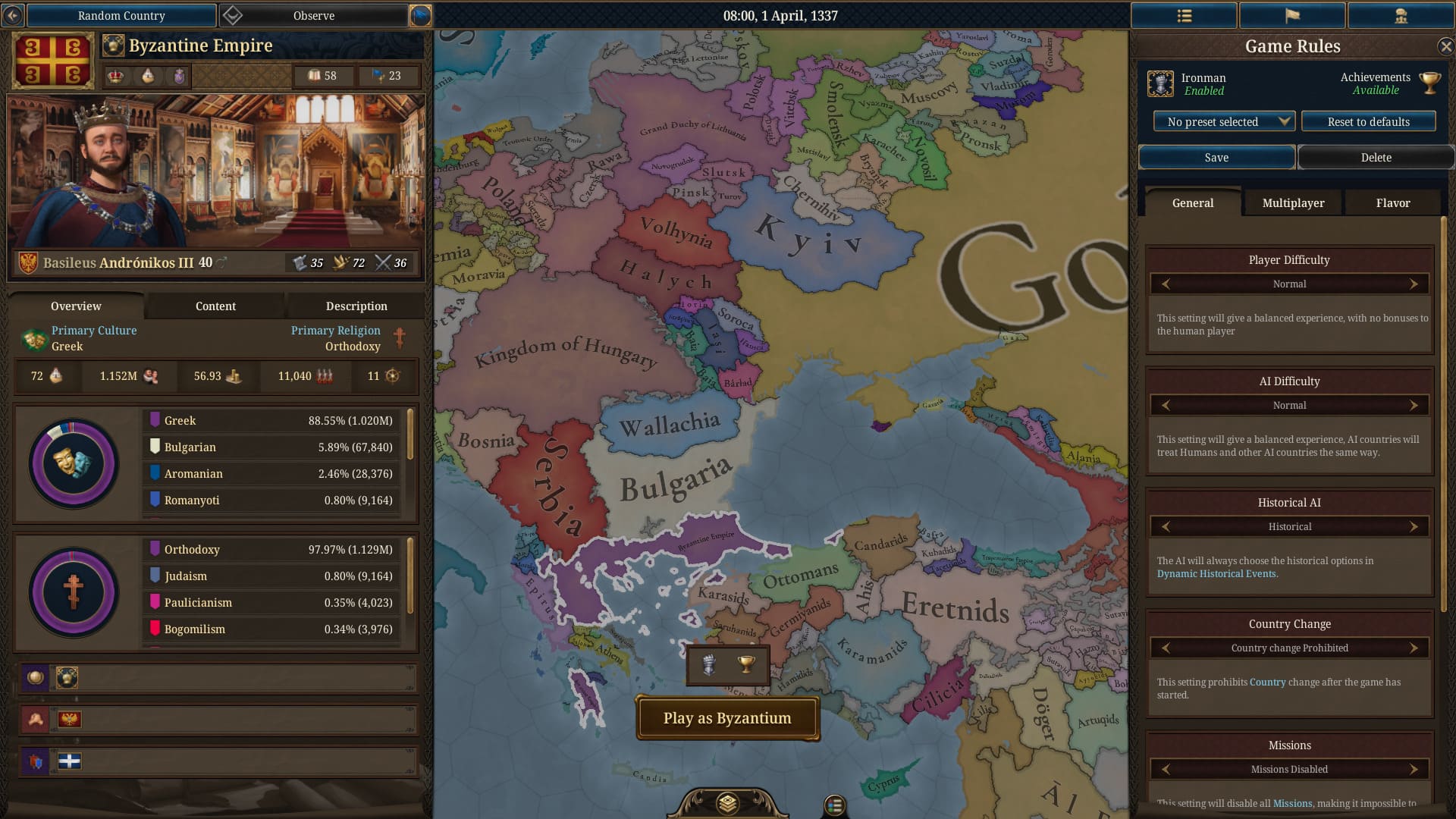Open the country browser people icon top right
1456x819 pixels.
(x=1401, y=15)
